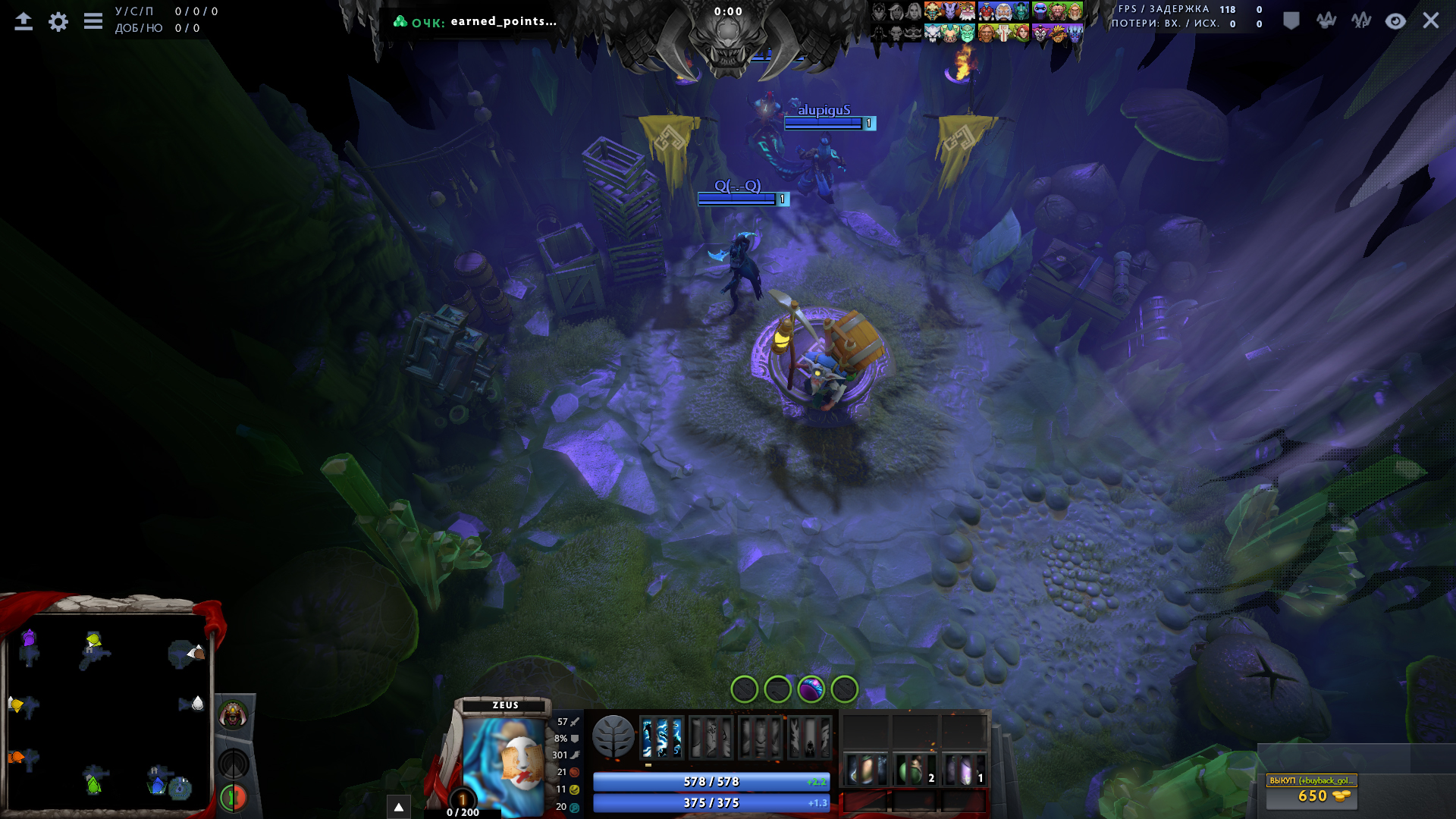The width and height of the screenshot is (1456, 819).
Task: Open the XP graph in the top-right
Action: click(1360, 20)
